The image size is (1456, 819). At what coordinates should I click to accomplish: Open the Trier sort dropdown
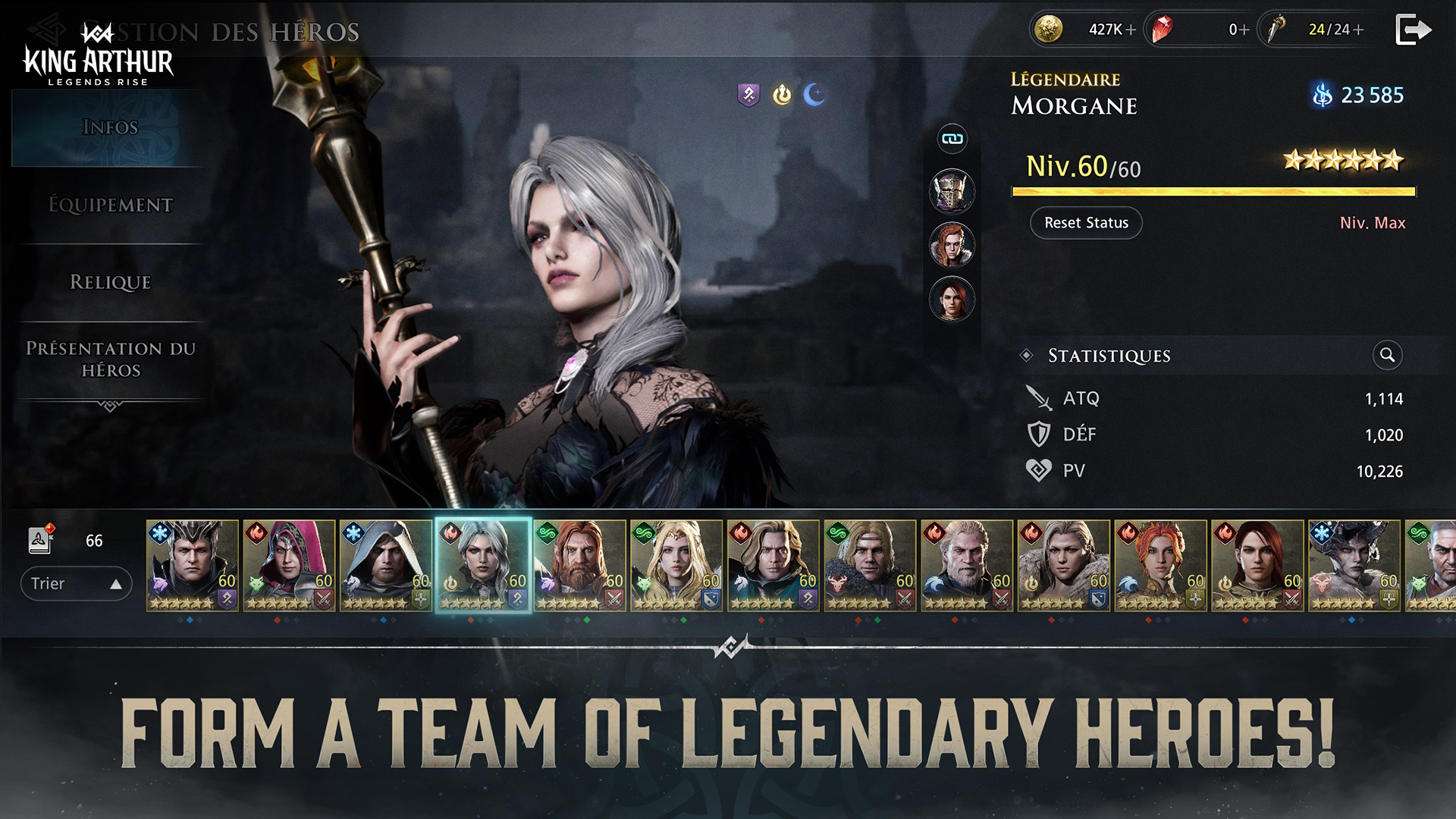(76, 583)
